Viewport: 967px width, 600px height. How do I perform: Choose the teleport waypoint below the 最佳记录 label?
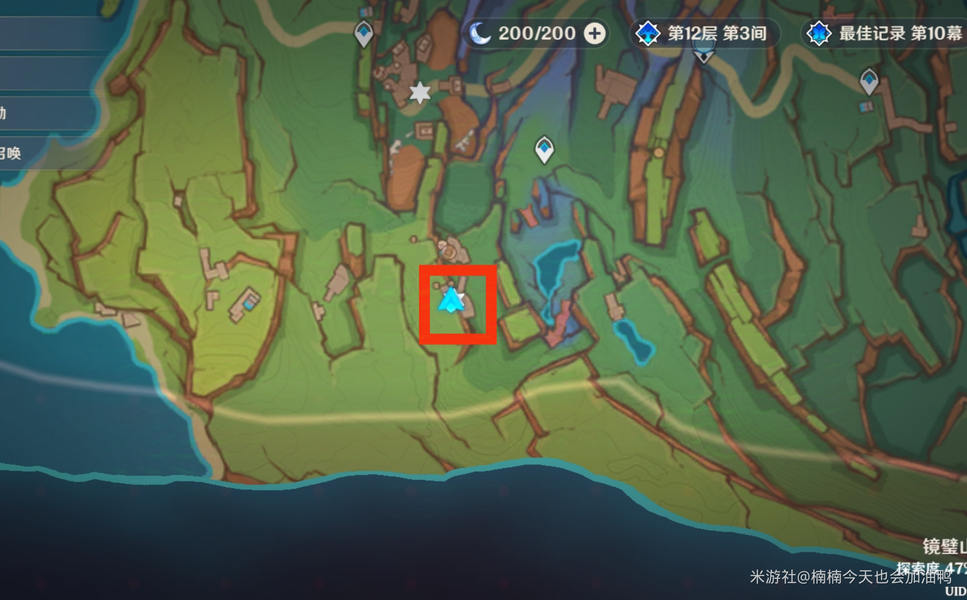pyautogui.click(x=869, y=82)
